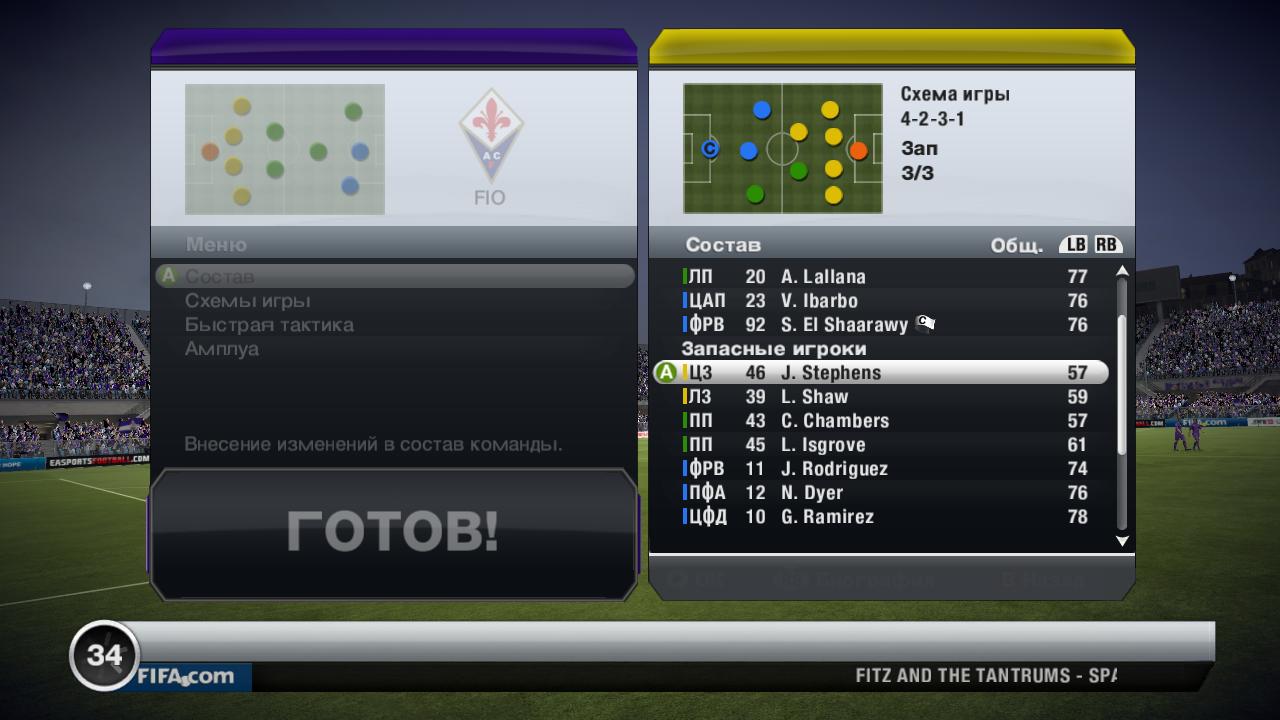Open the Схемы игры menu option
1280x720 pixels.
click(248, 300)
